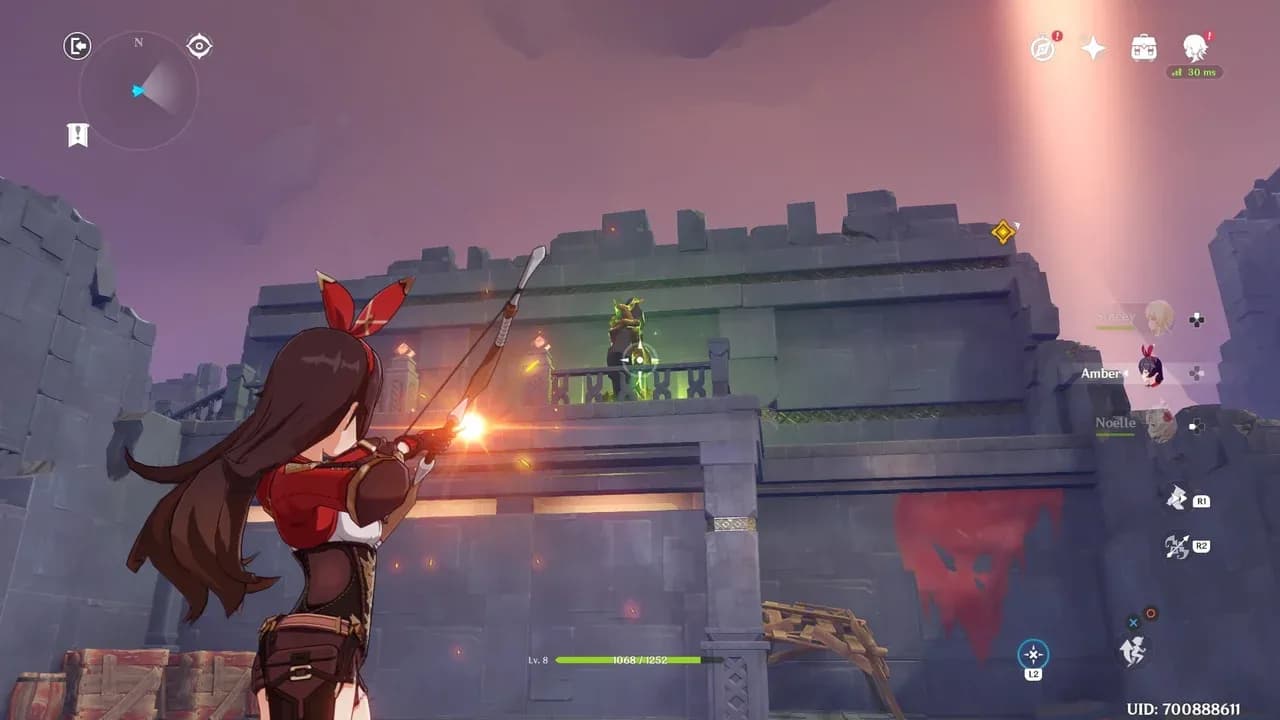Open the Wish star icon

click(1094, 48)
